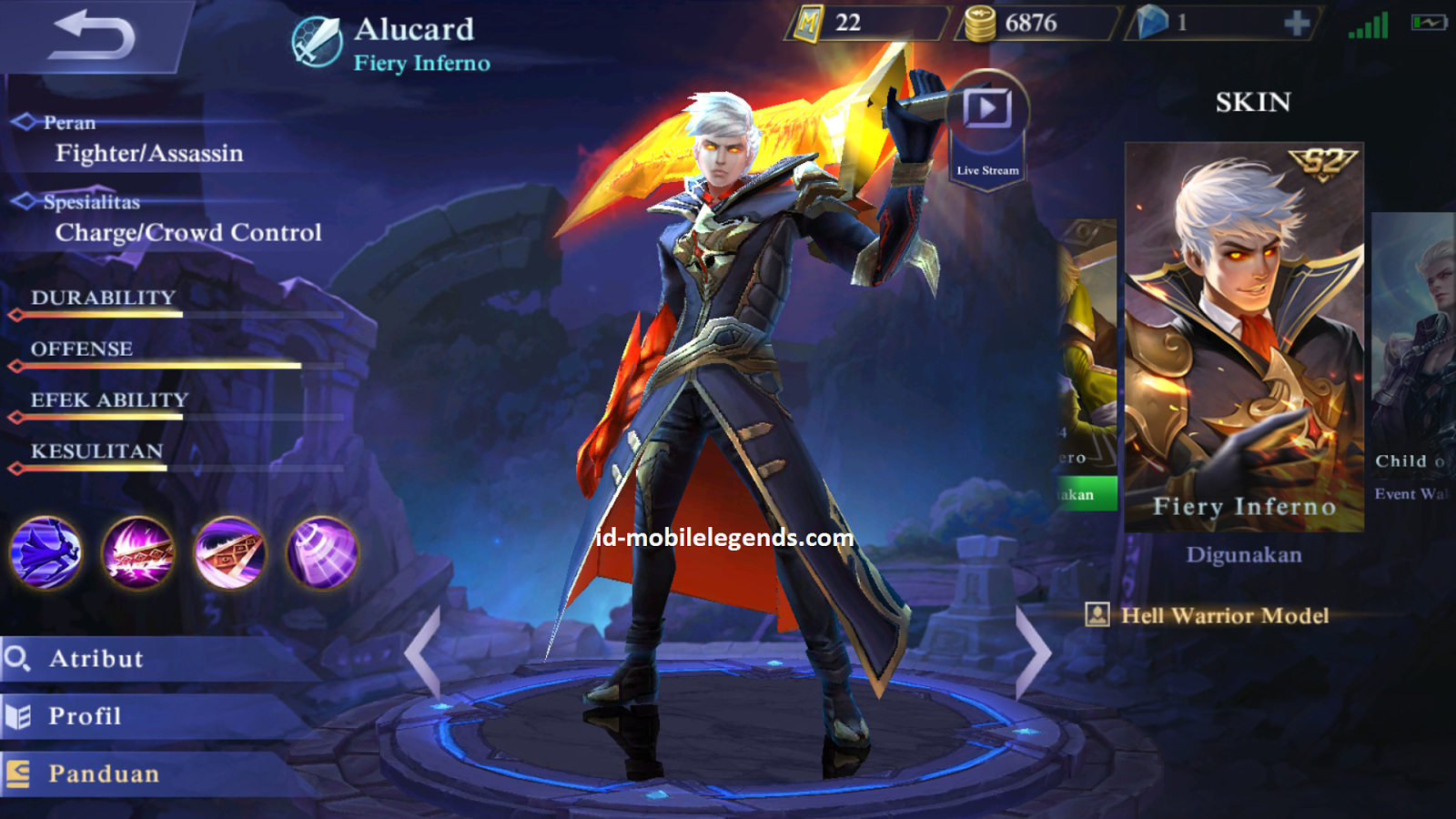
Task: Open the Atribut panel
Action: (x=100, y=659)
